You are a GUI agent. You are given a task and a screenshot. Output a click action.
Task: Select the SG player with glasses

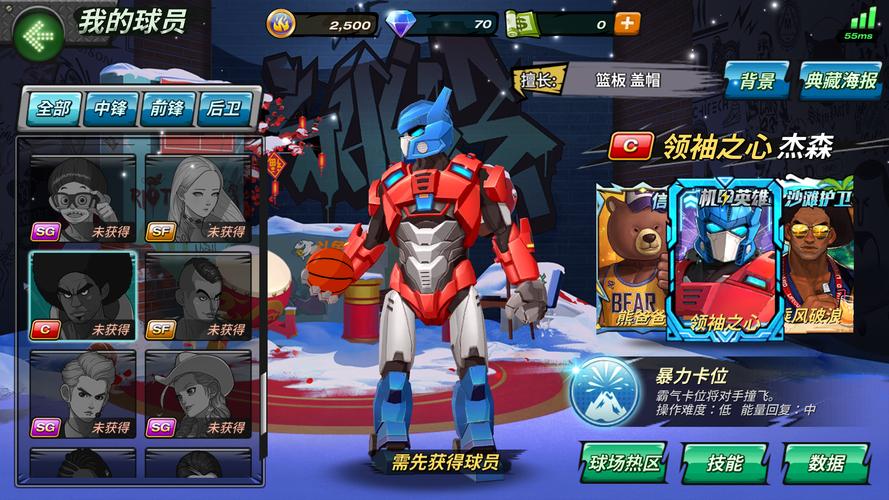(x=82, y=198)
